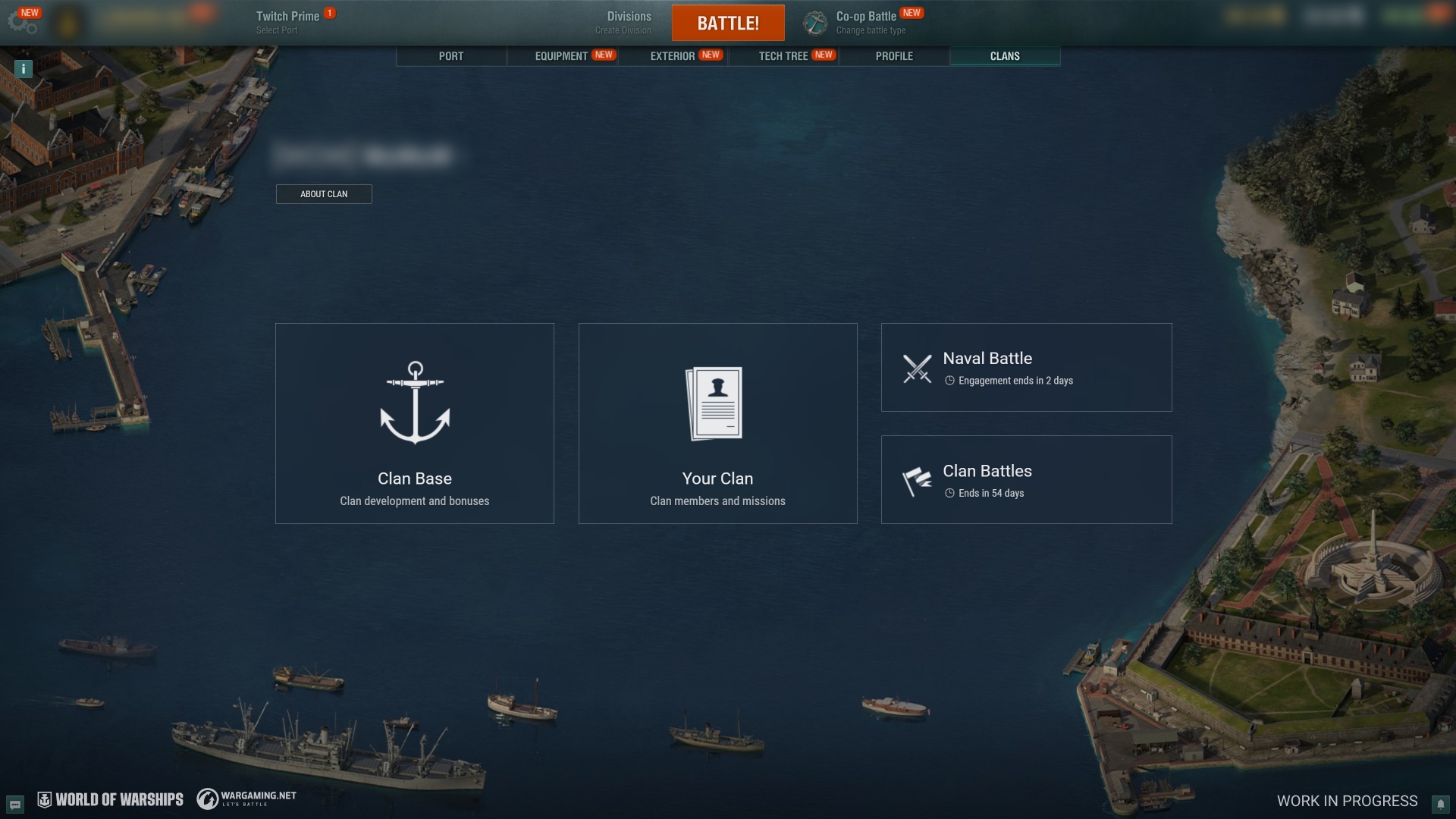The image size is (1456, 819).
Task: Click the green info icon
Action: click(24, 69)
